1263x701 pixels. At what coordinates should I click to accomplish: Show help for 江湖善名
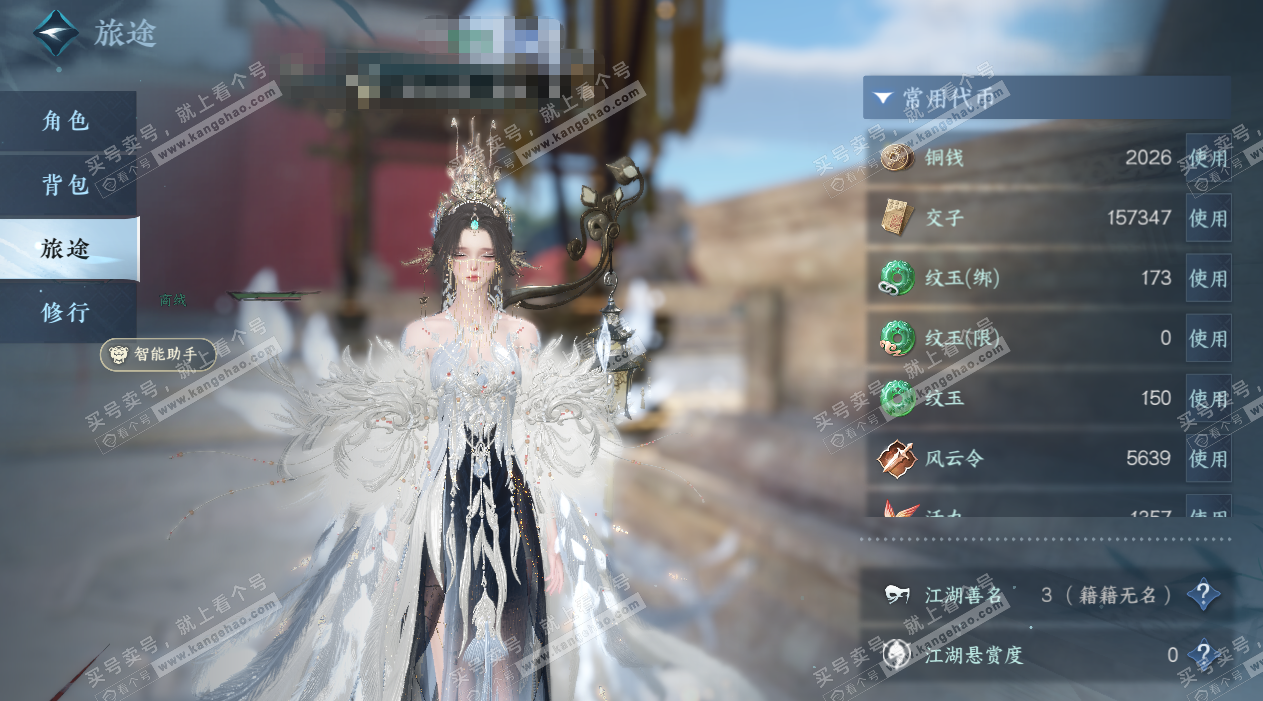pyautogui.click(x=1203, y=596)
